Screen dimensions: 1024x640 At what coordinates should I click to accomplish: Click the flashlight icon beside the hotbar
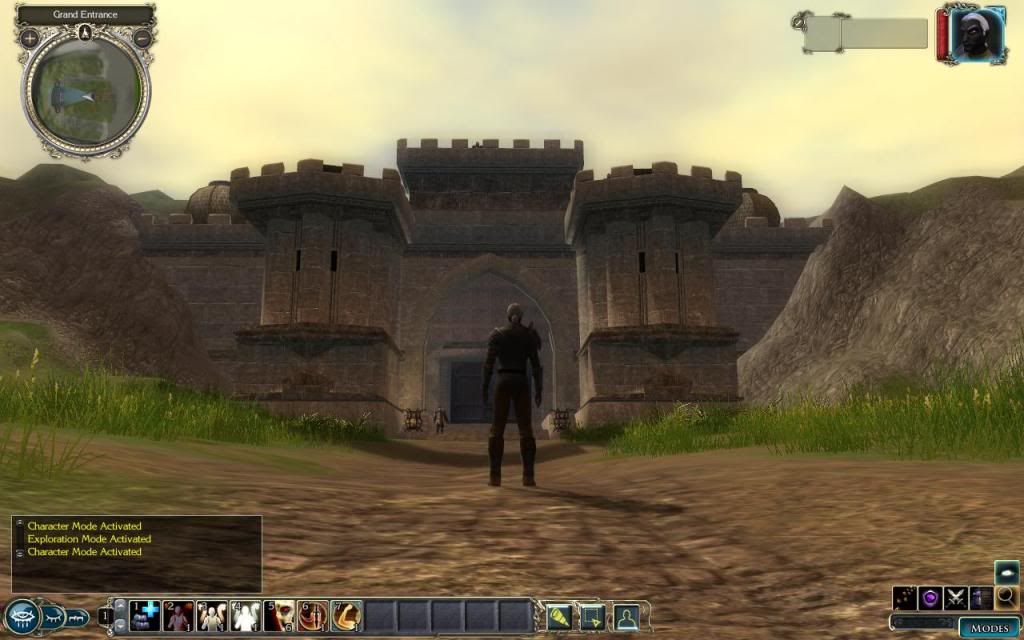558,616
